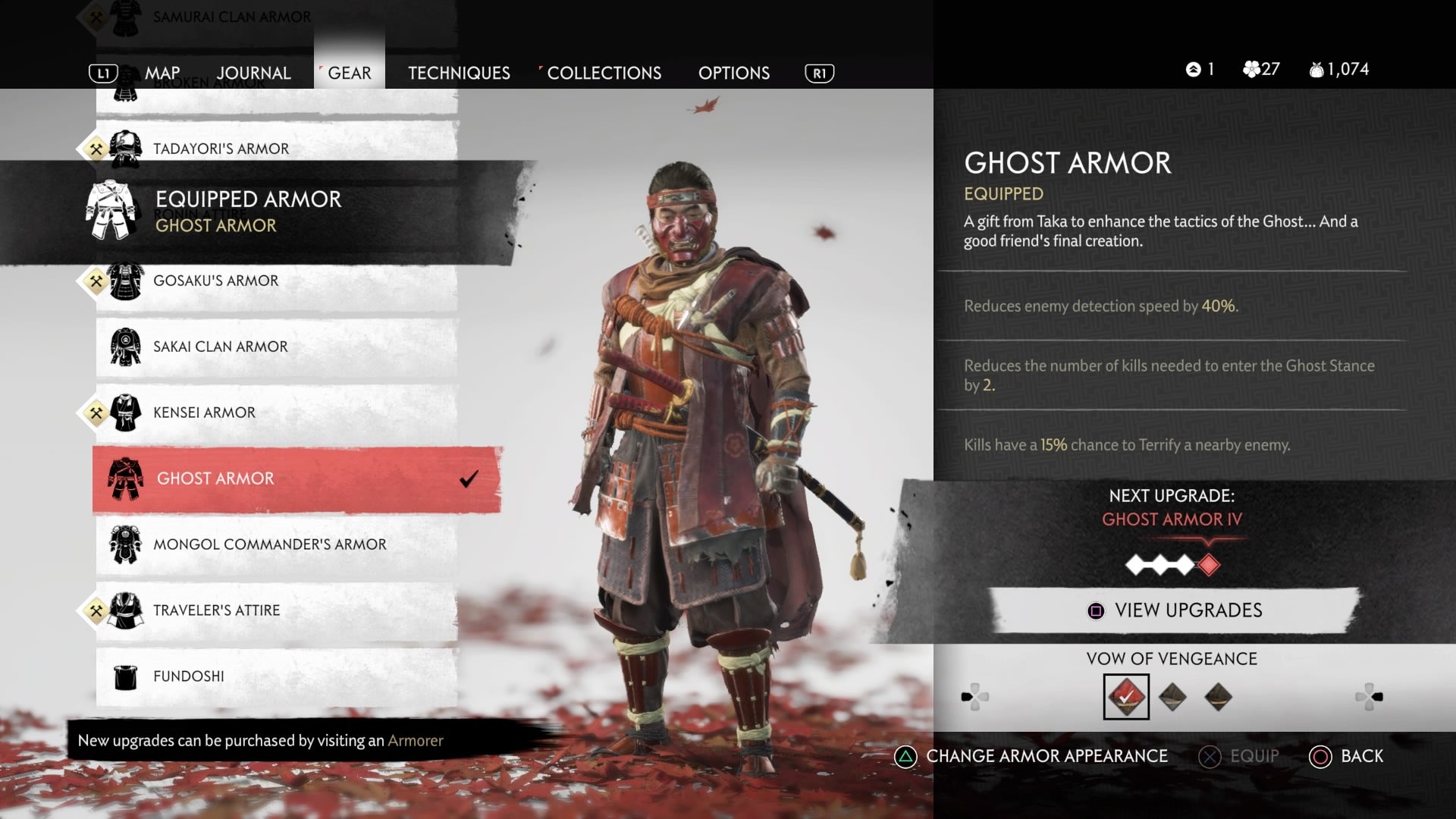Viewport: 1456px width, 819px height.
Task: Open the Collections tab
Action: (x=604, y=73)
